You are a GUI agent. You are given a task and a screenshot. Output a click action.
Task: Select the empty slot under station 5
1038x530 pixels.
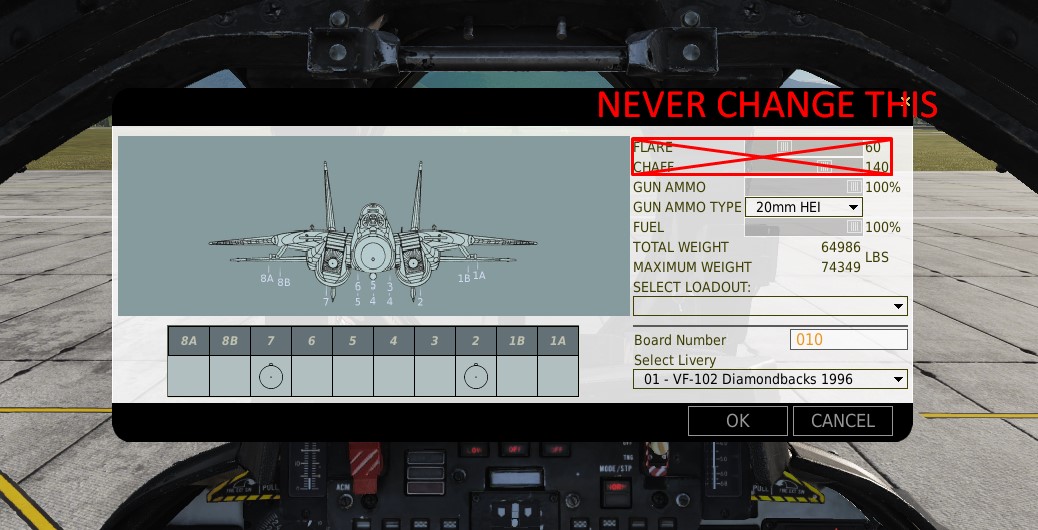tap(353, 377)
